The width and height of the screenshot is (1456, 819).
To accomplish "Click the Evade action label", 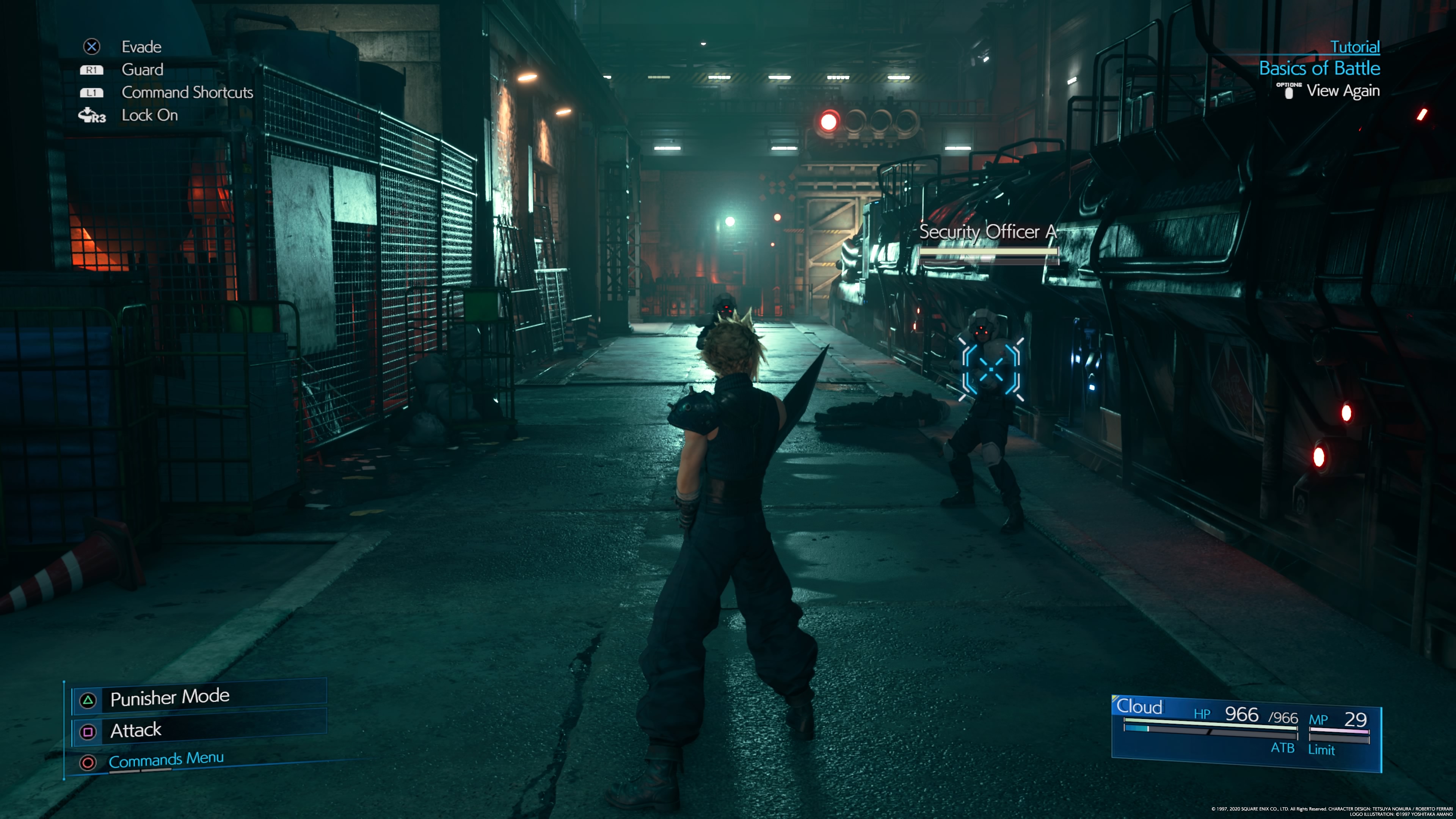I will tap(141, 47).
